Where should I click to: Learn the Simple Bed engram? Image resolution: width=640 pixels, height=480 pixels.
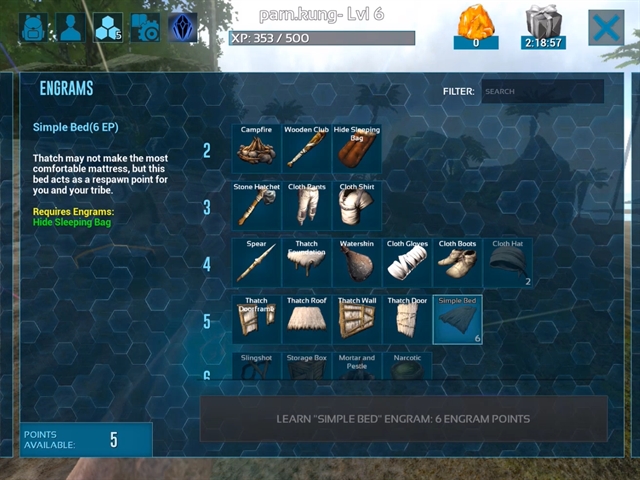click(x=403, y=419)
